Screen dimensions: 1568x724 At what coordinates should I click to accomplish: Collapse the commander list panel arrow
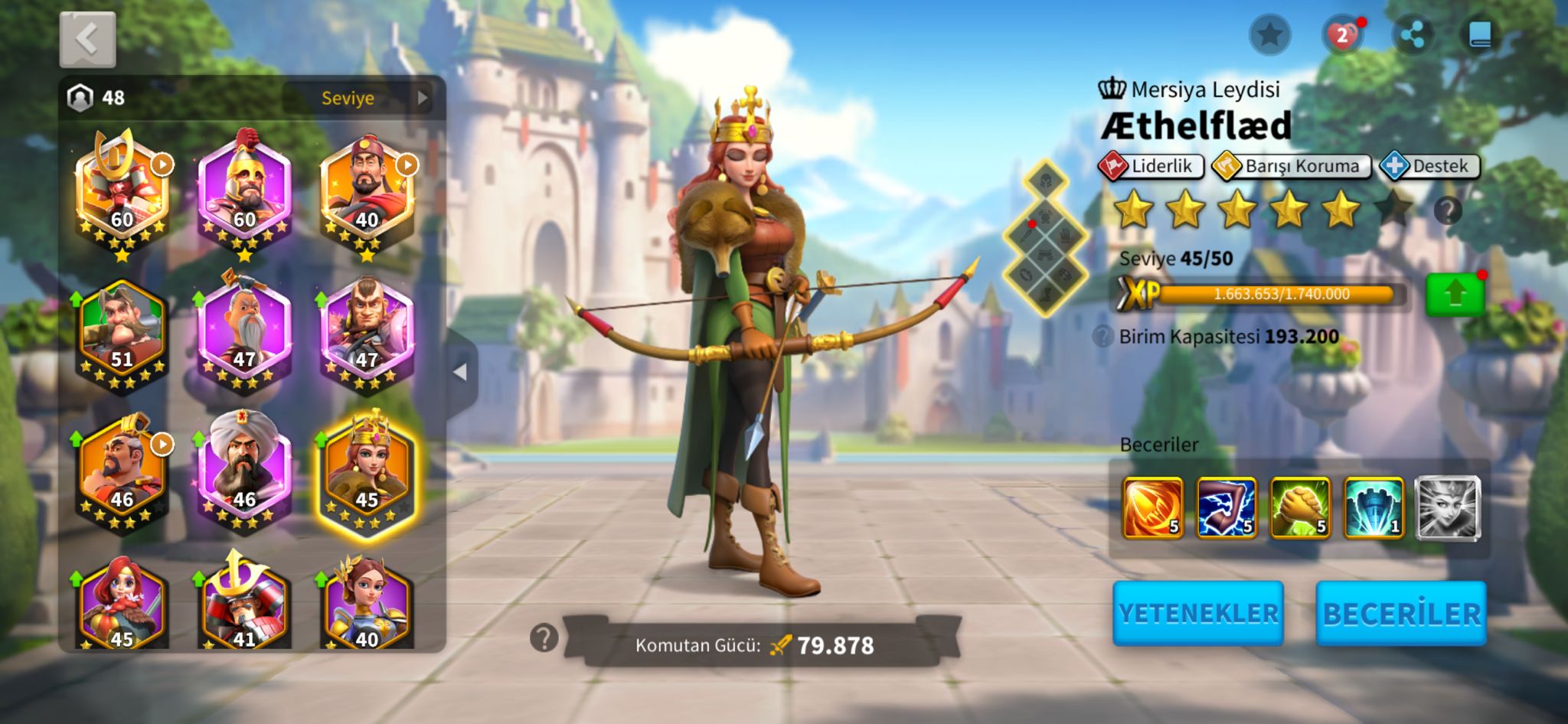461,373
